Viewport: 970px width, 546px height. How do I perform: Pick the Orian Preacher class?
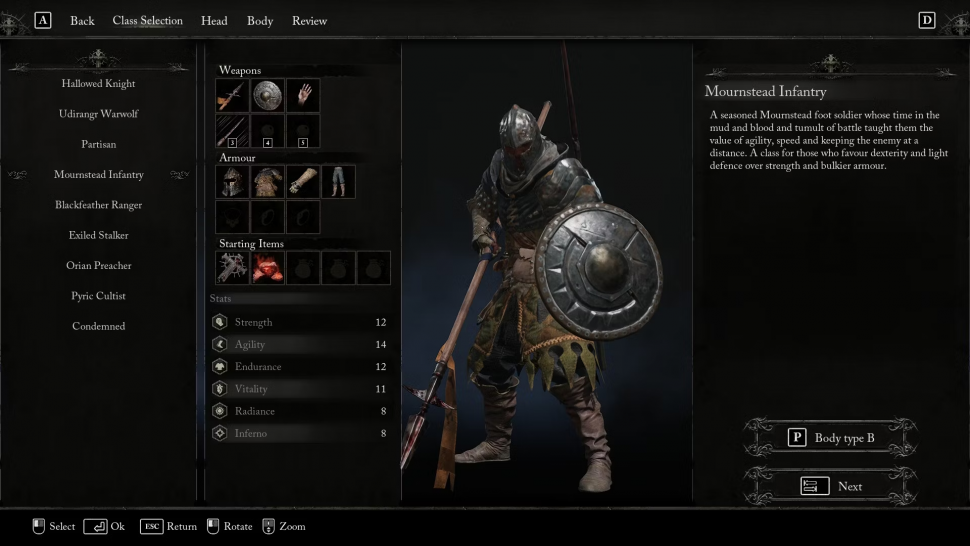coord(98,266)
